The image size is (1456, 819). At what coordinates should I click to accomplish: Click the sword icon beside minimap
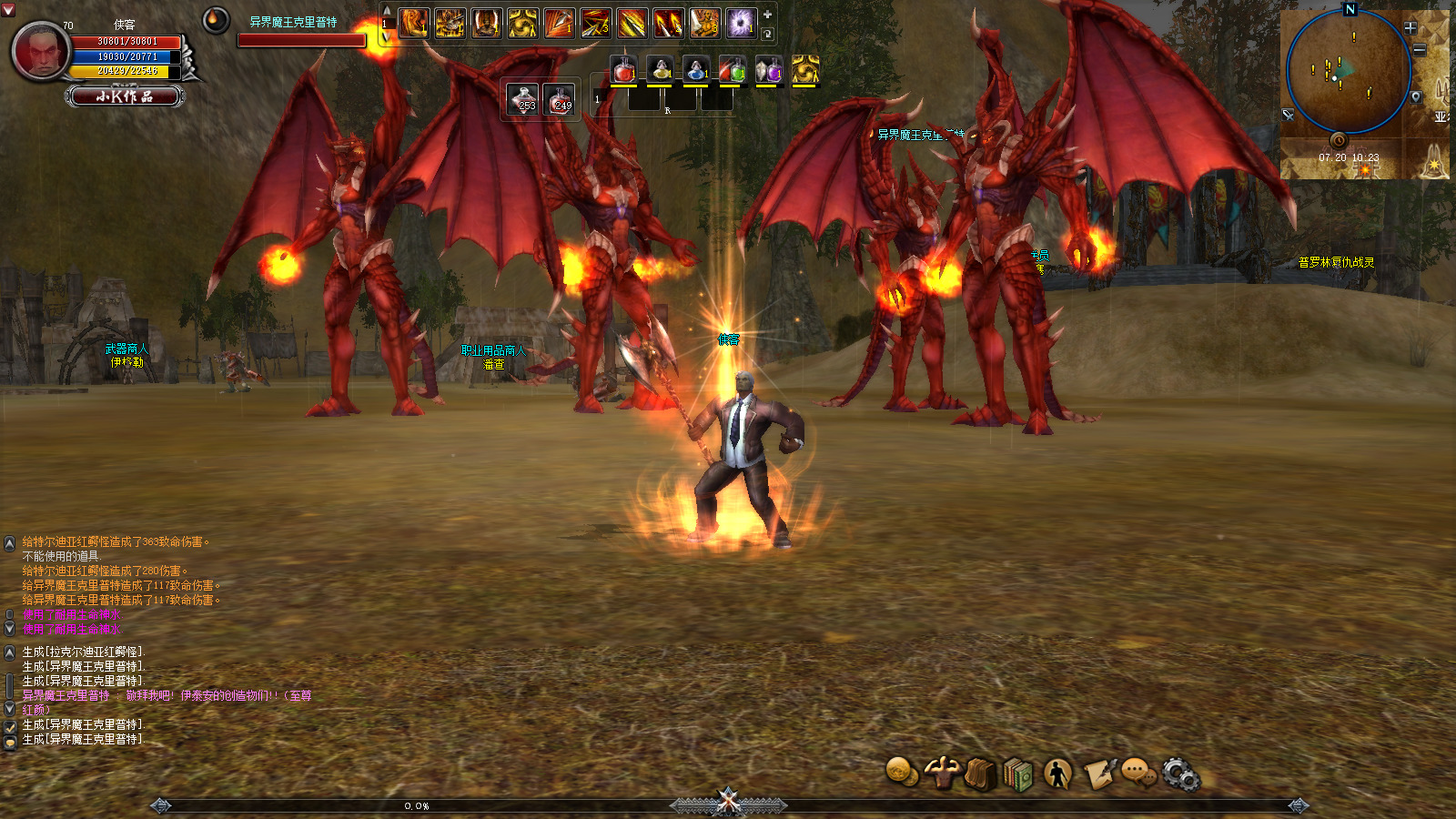1288,115
